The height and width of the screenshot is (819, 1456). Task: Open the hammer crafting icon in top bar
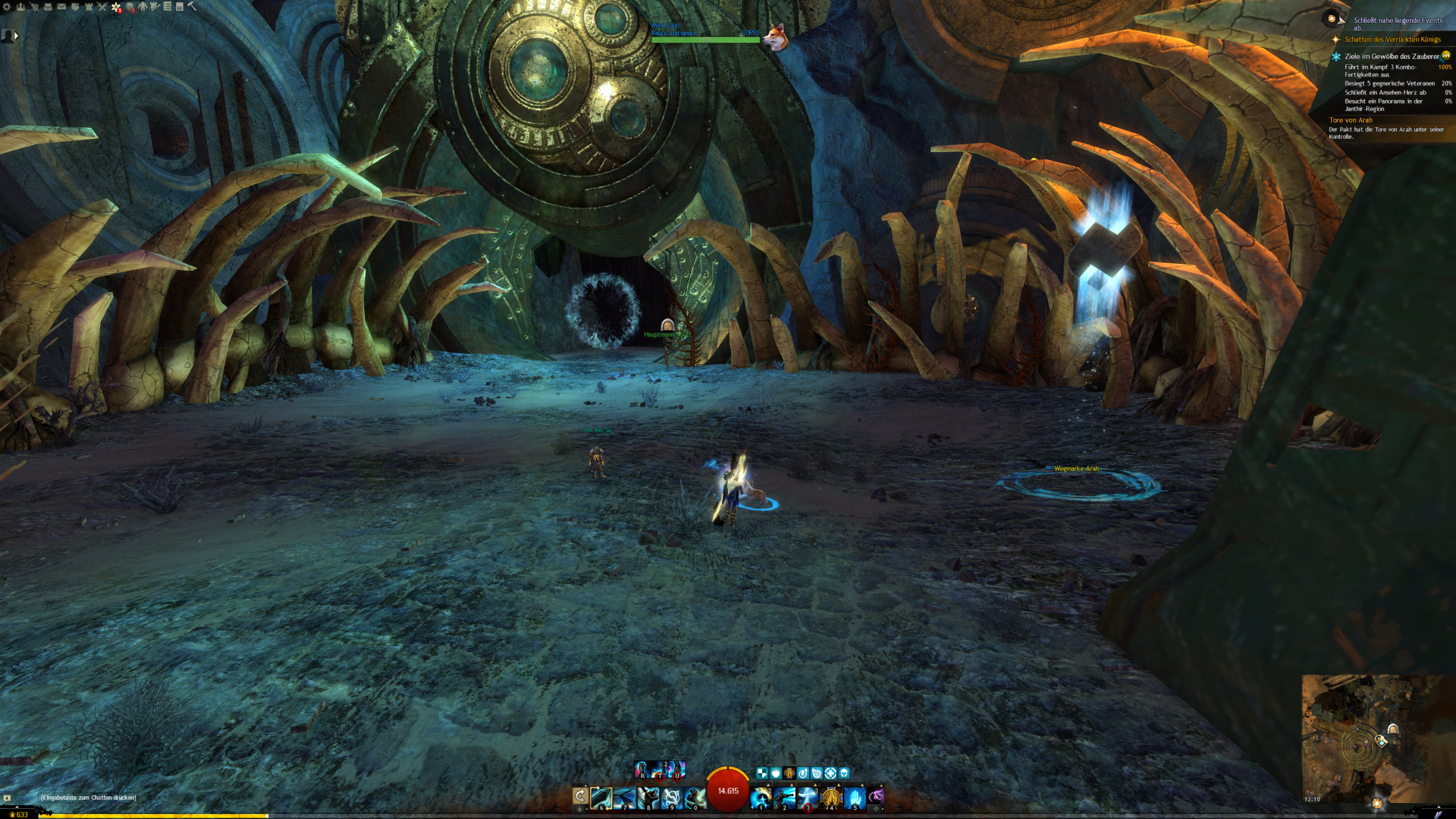coord(192,7)
